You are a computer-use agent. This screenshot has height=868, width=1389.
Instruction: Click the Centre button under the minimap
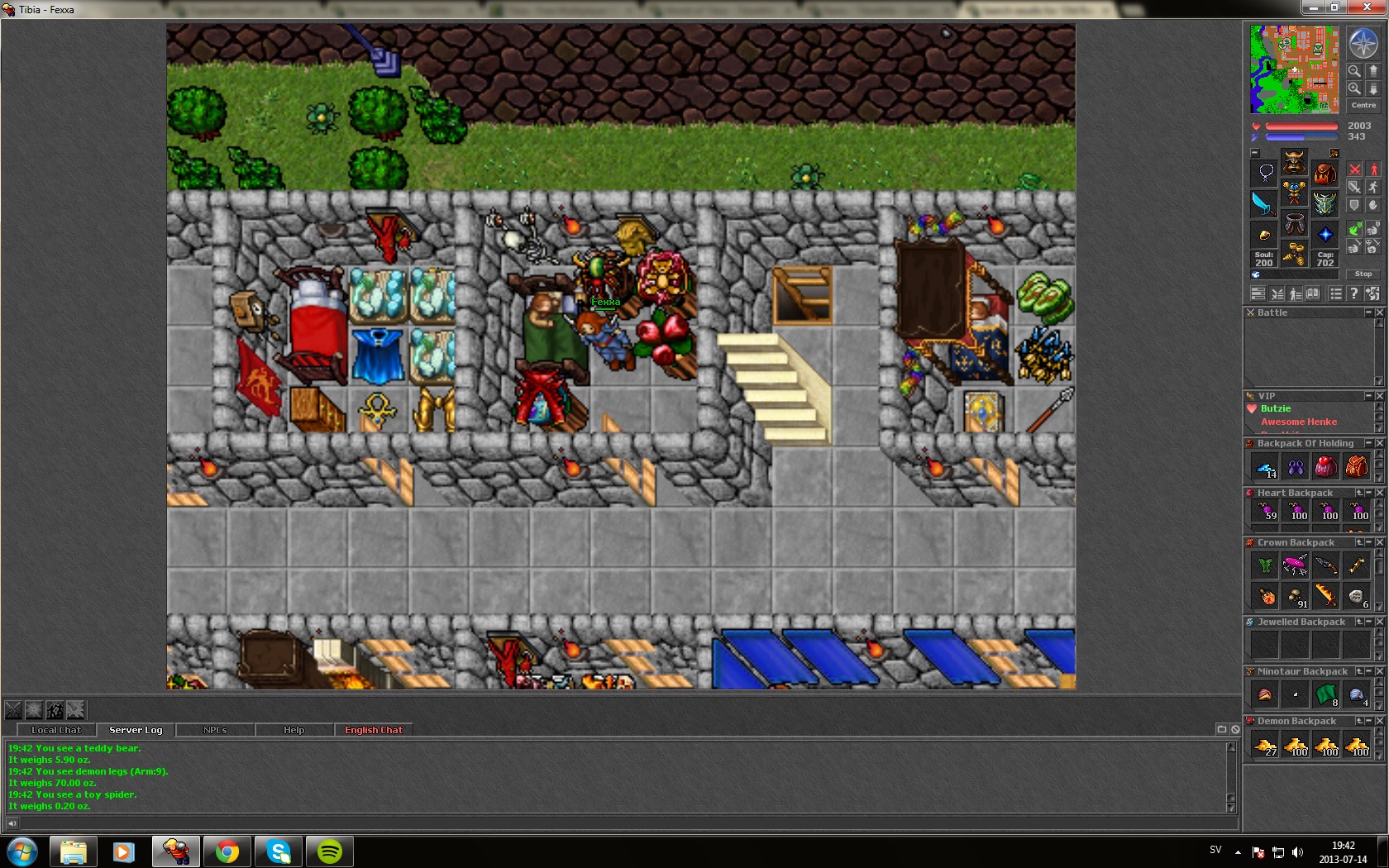click(1363, 105)
